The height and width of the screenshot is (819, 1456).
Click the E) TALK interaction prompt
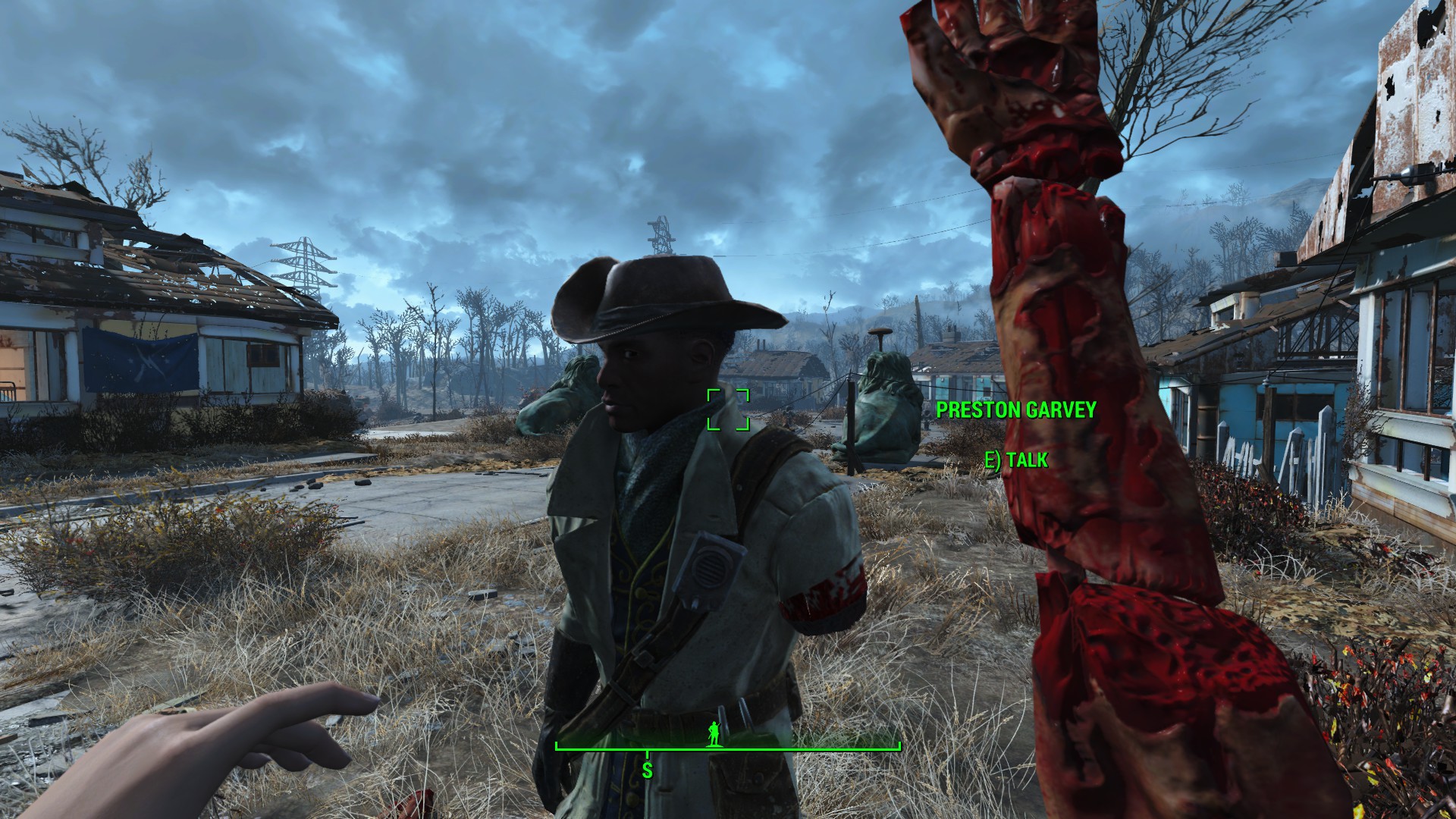pos(1017,458)
